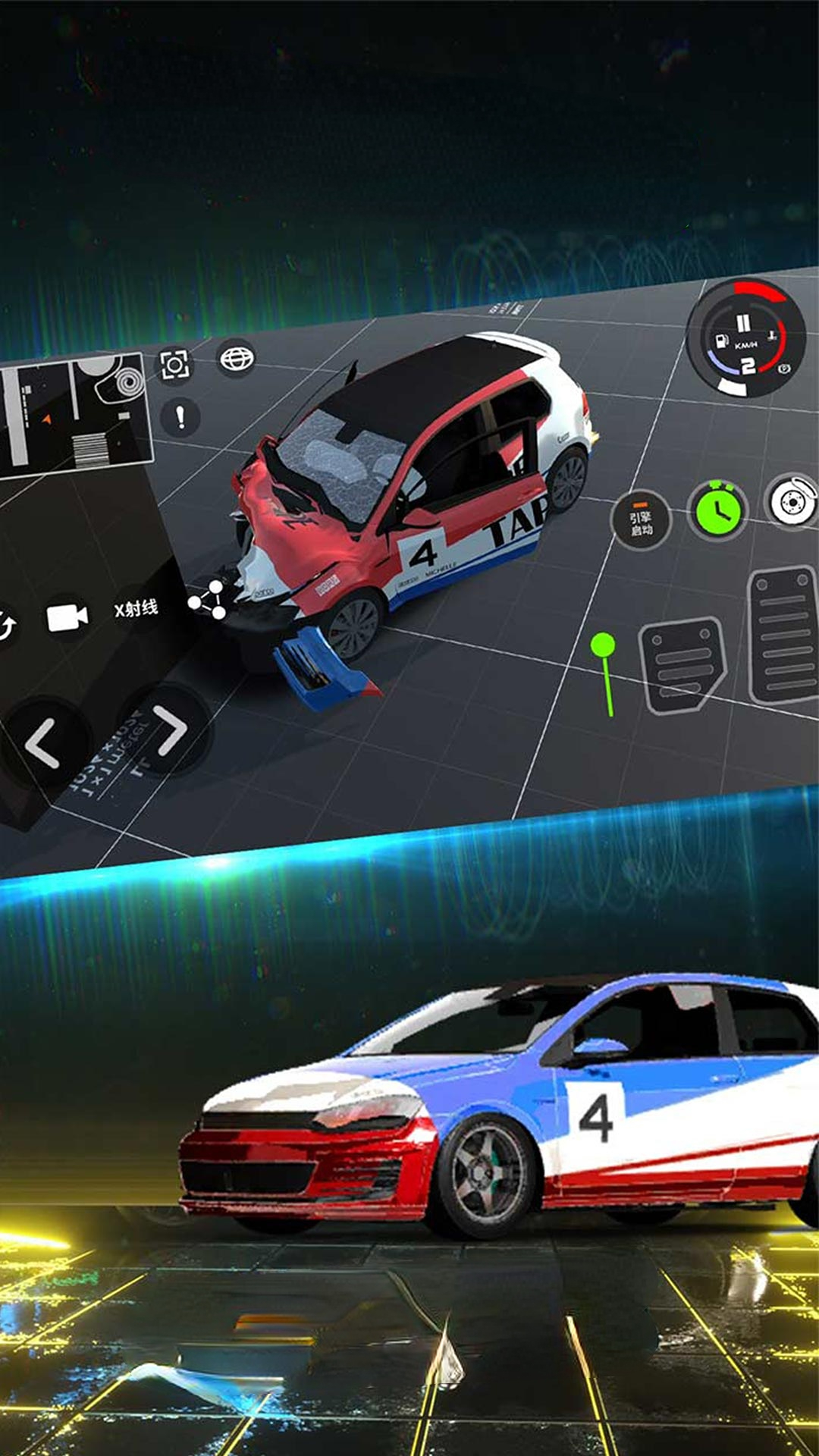Steer left with the left arrow

coord(43,743)
